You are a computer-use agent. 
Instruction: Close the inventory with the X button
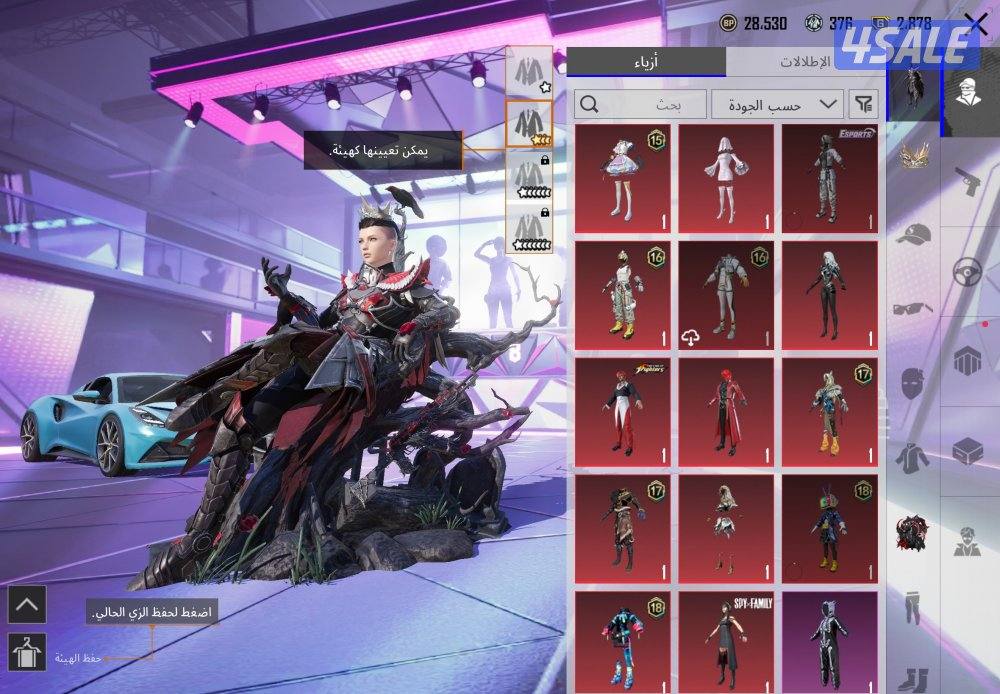[975, 24]
